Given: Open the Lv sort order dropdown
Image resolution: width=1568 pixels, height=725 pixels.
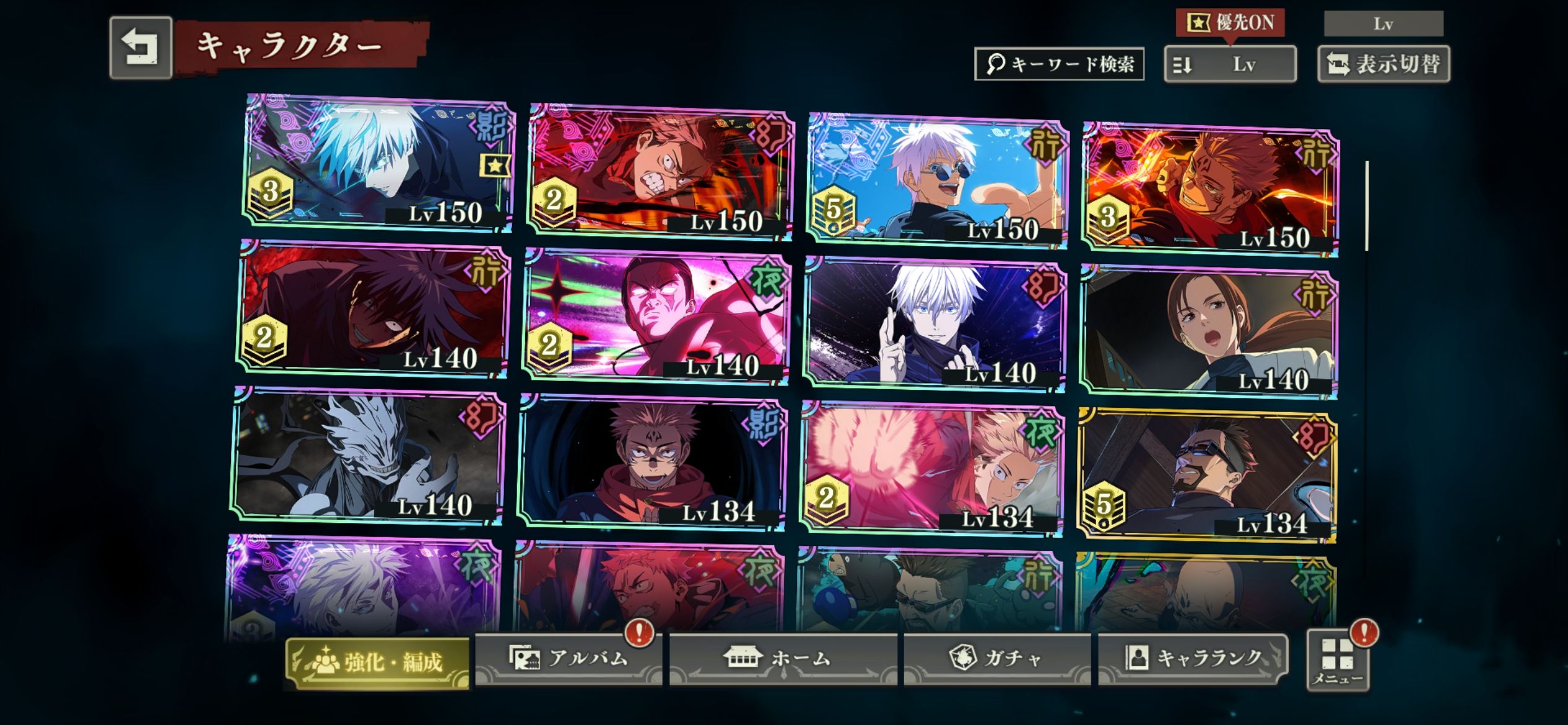Looking at the screenshot, I should coord(1230,64).
